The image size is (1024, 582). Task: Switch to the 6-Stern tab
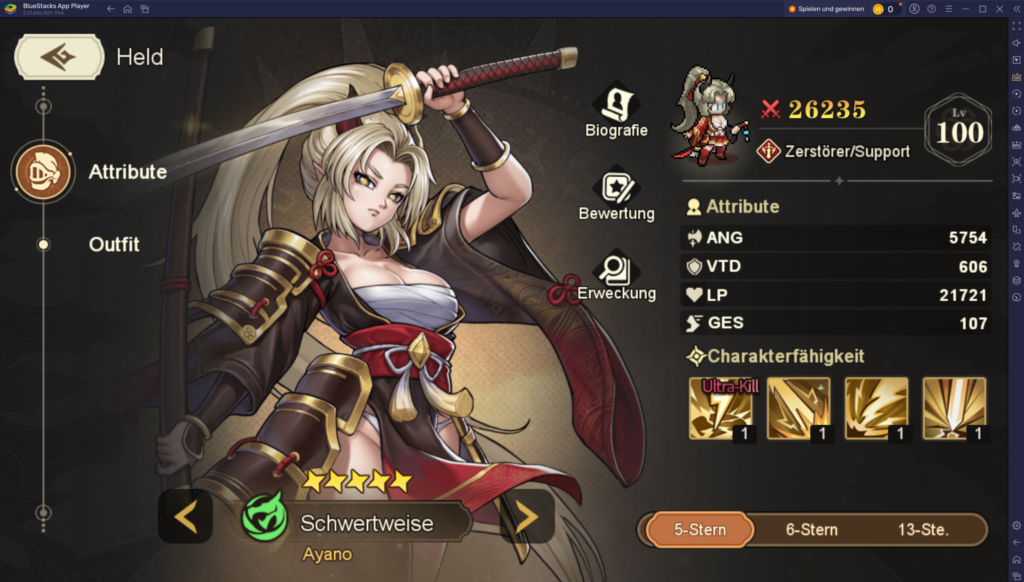812,529
